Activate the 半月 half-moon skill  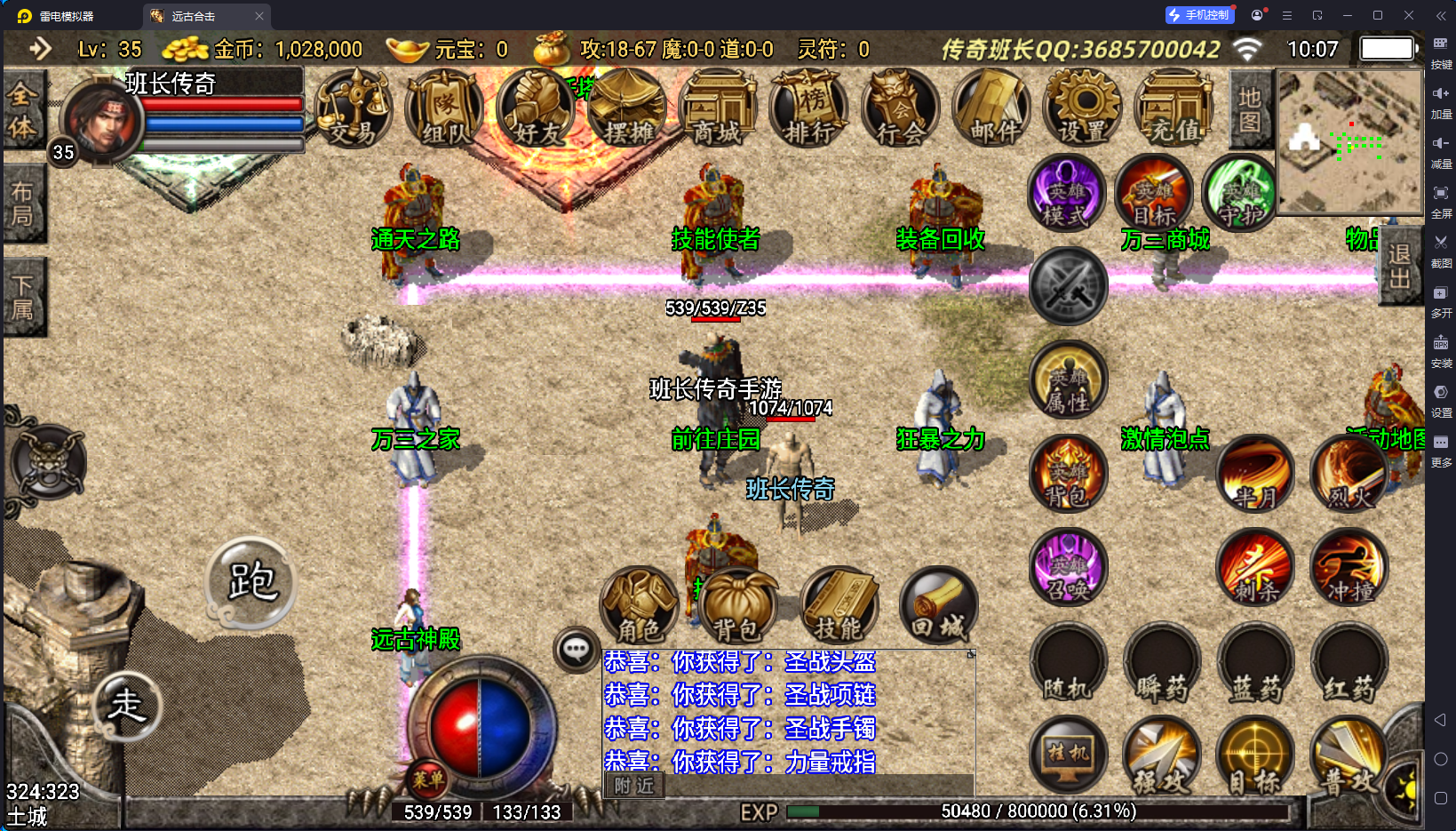click(x=1255, y=474)
